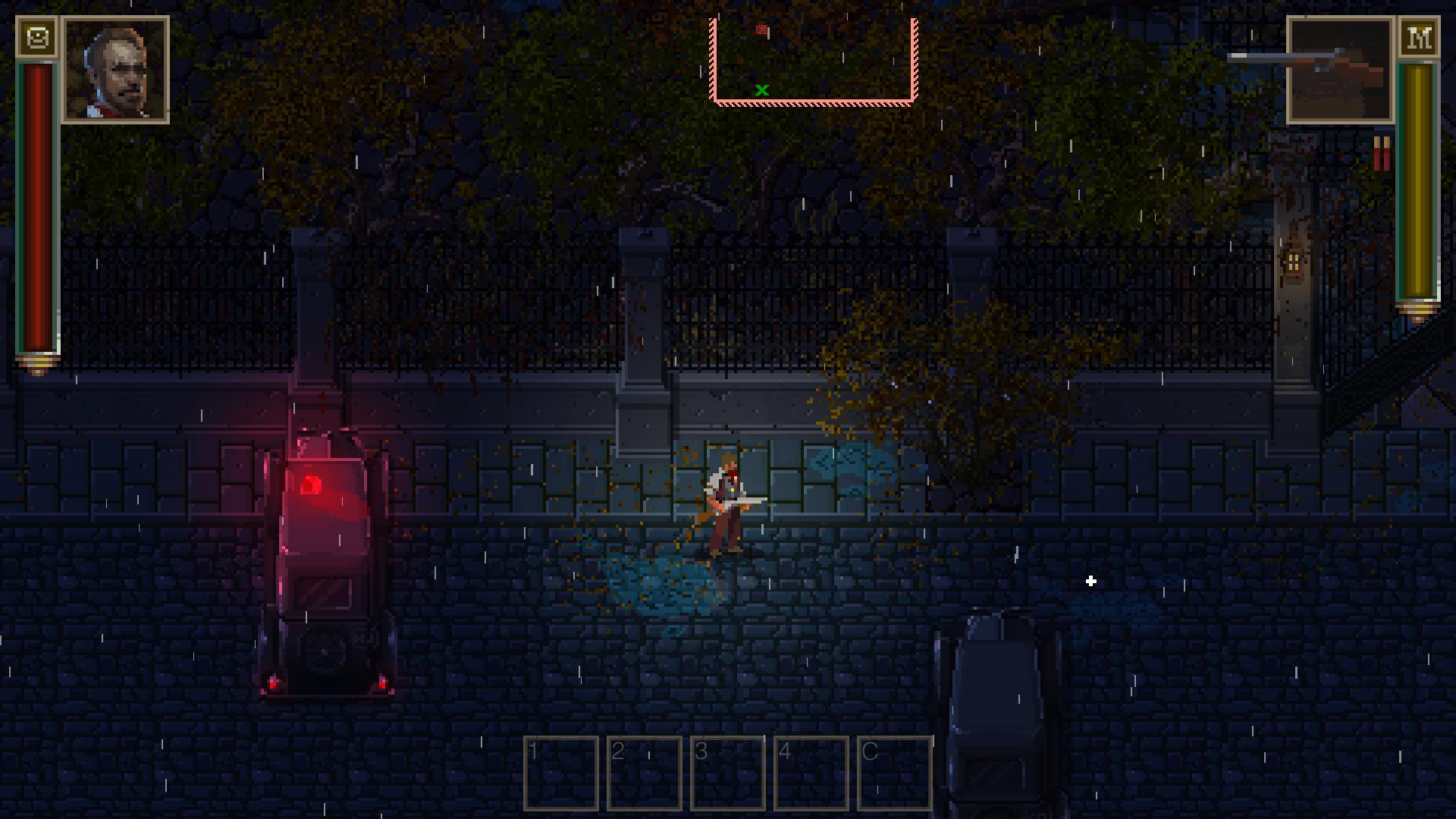The height and width of the screenshot is (819, 1456).
Task: Select hotbar slot 1
Action: (561, 773)
